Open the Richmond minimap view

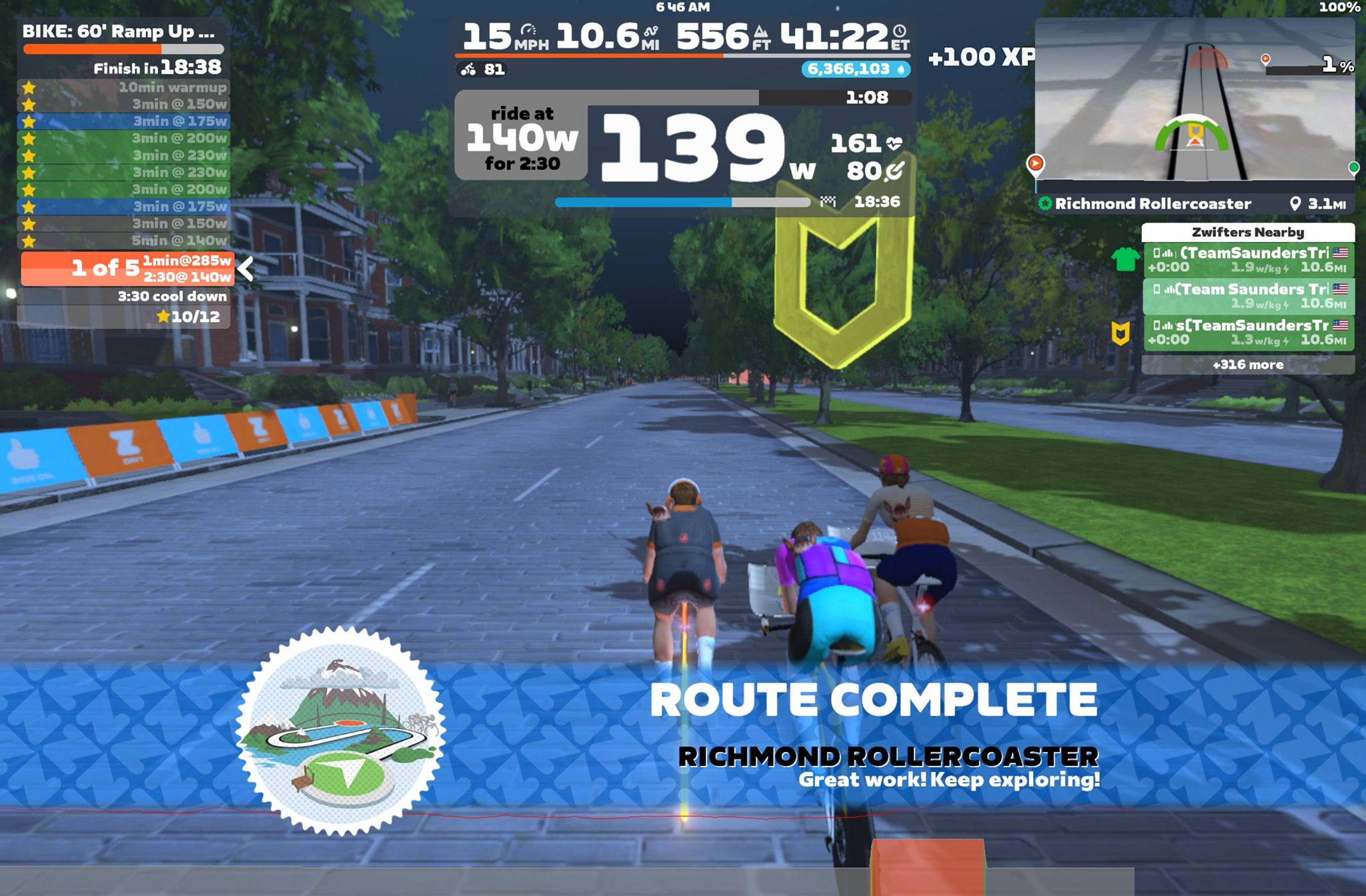(x=1194, y=100)
